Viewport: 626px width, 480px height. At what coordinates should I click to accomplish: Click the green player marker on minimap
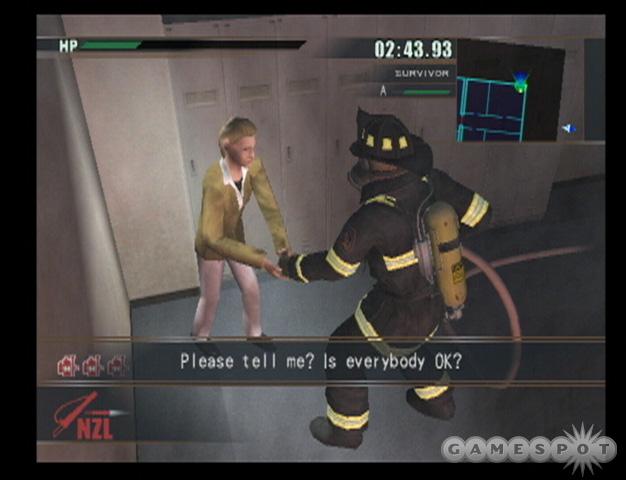pyautogui.click(x=520, y=87)
